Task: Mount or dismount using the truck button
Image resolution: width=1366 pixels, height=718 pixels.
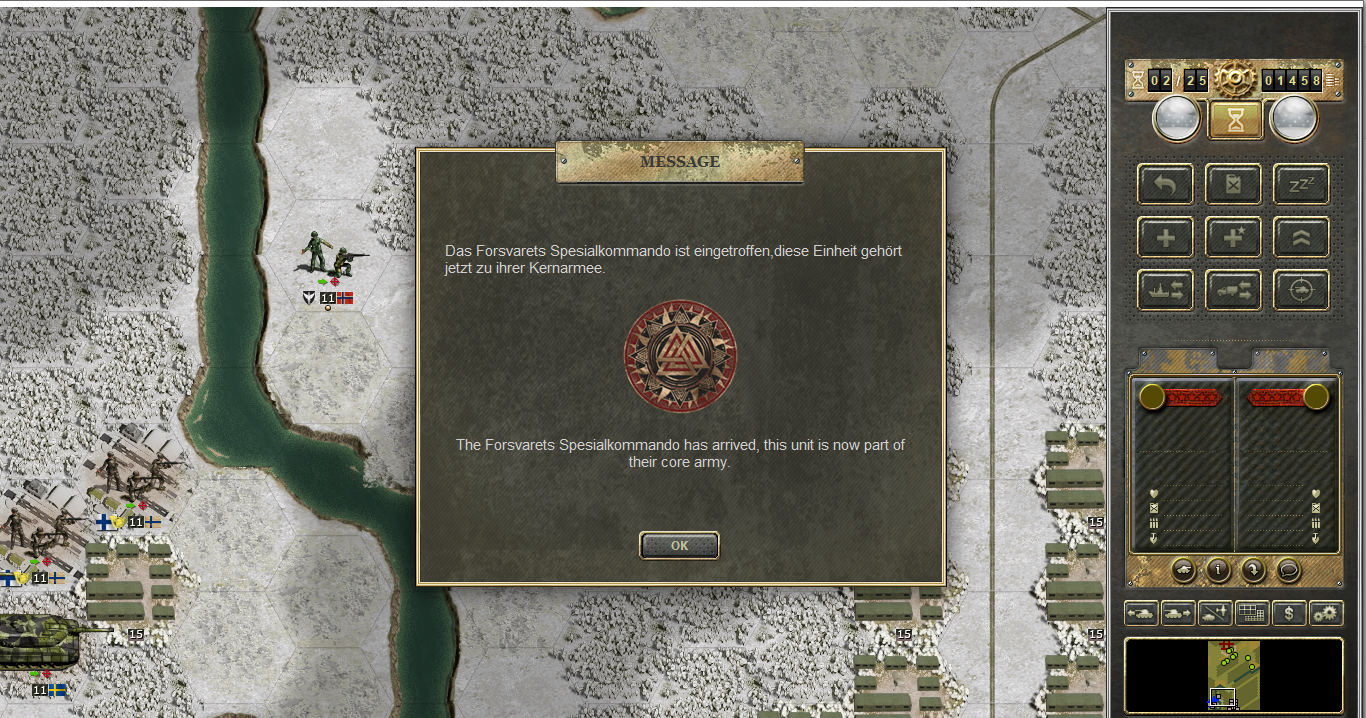Action: pos(1233,290)
